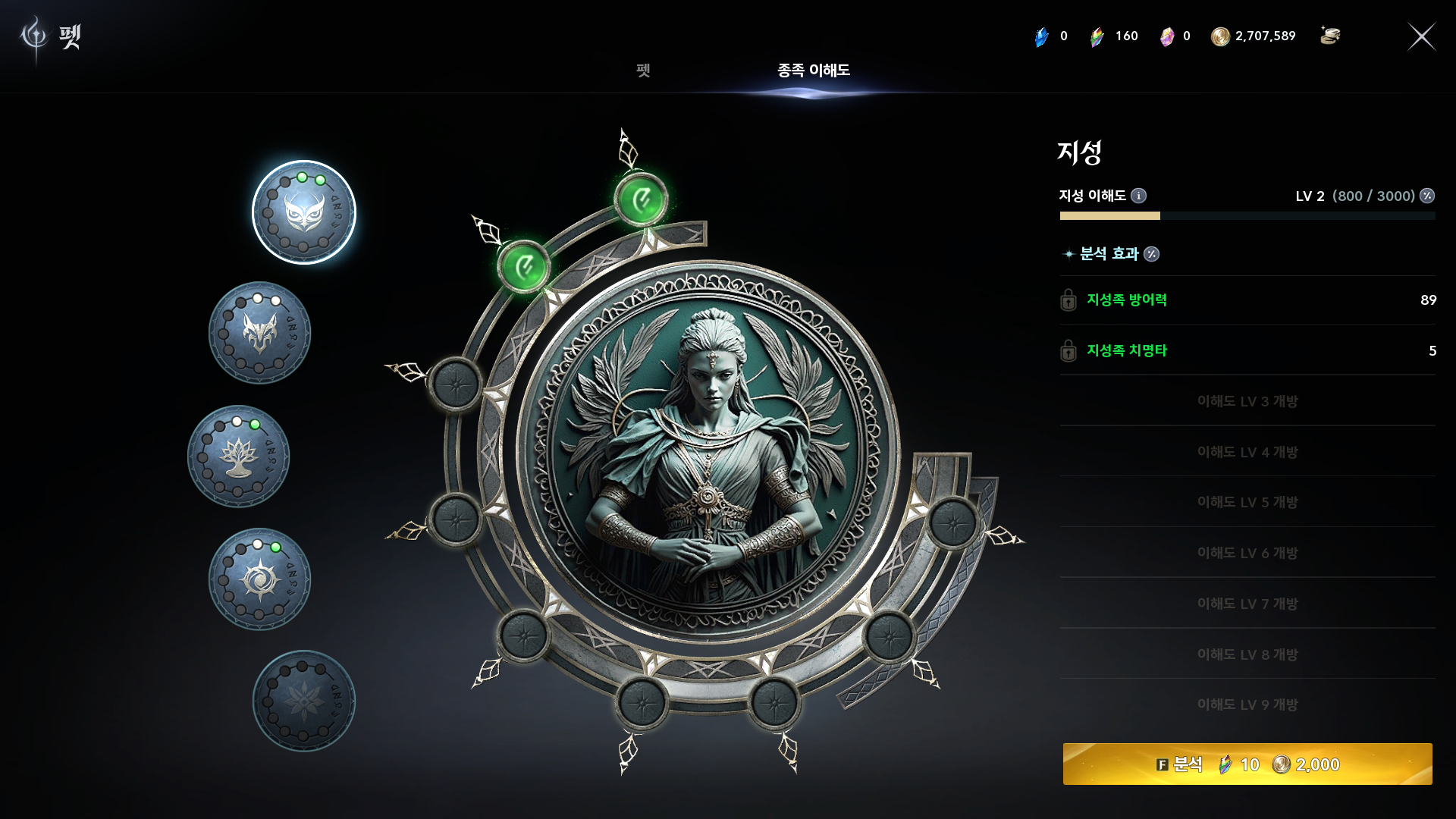Screen dimensions: 1456x819
Task: Open the percent details next to LV 2
Action: click(1428, 195)
